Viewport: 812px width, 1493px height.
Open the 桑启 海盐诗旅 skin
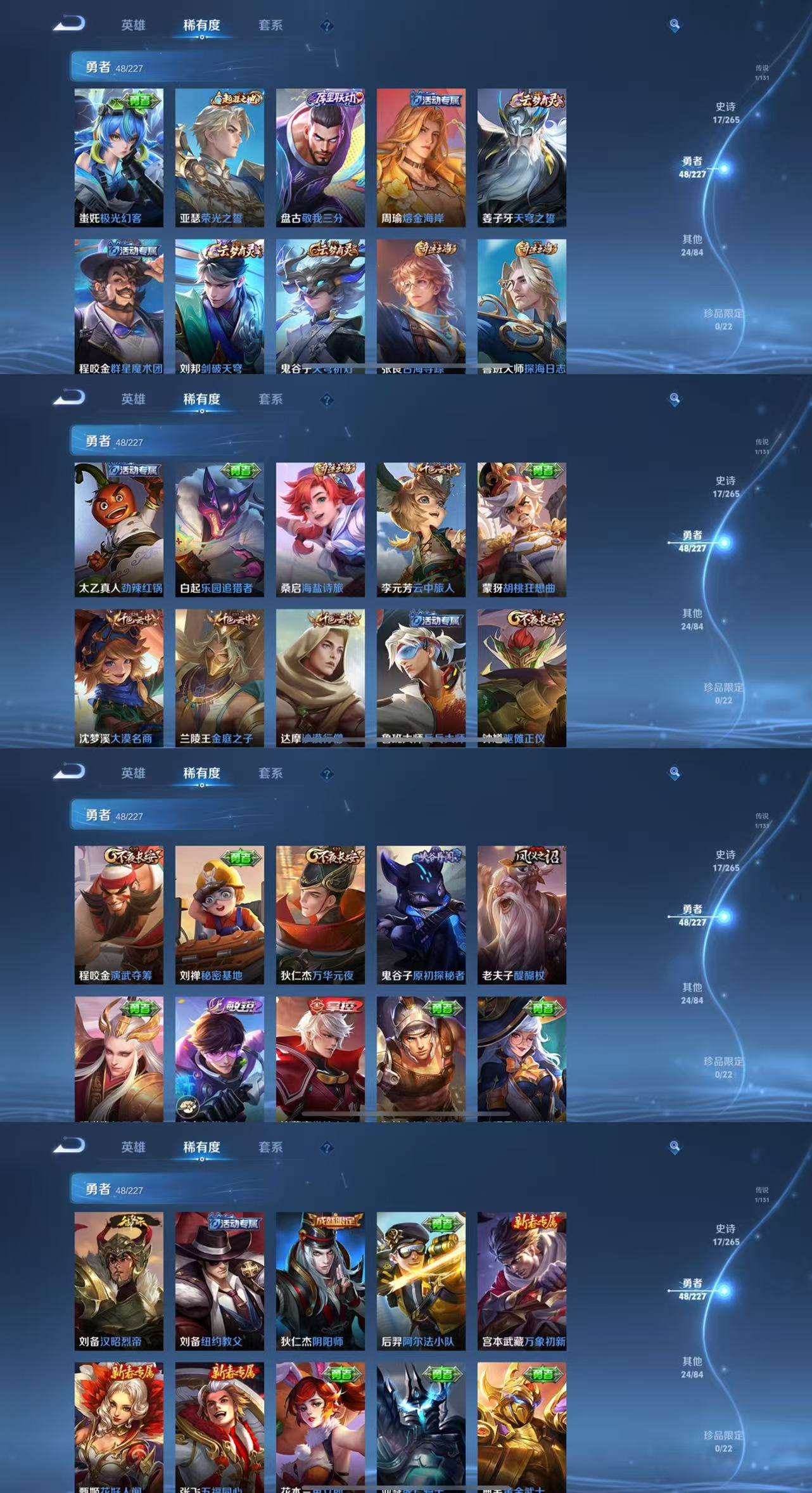[x=320, y=530]
